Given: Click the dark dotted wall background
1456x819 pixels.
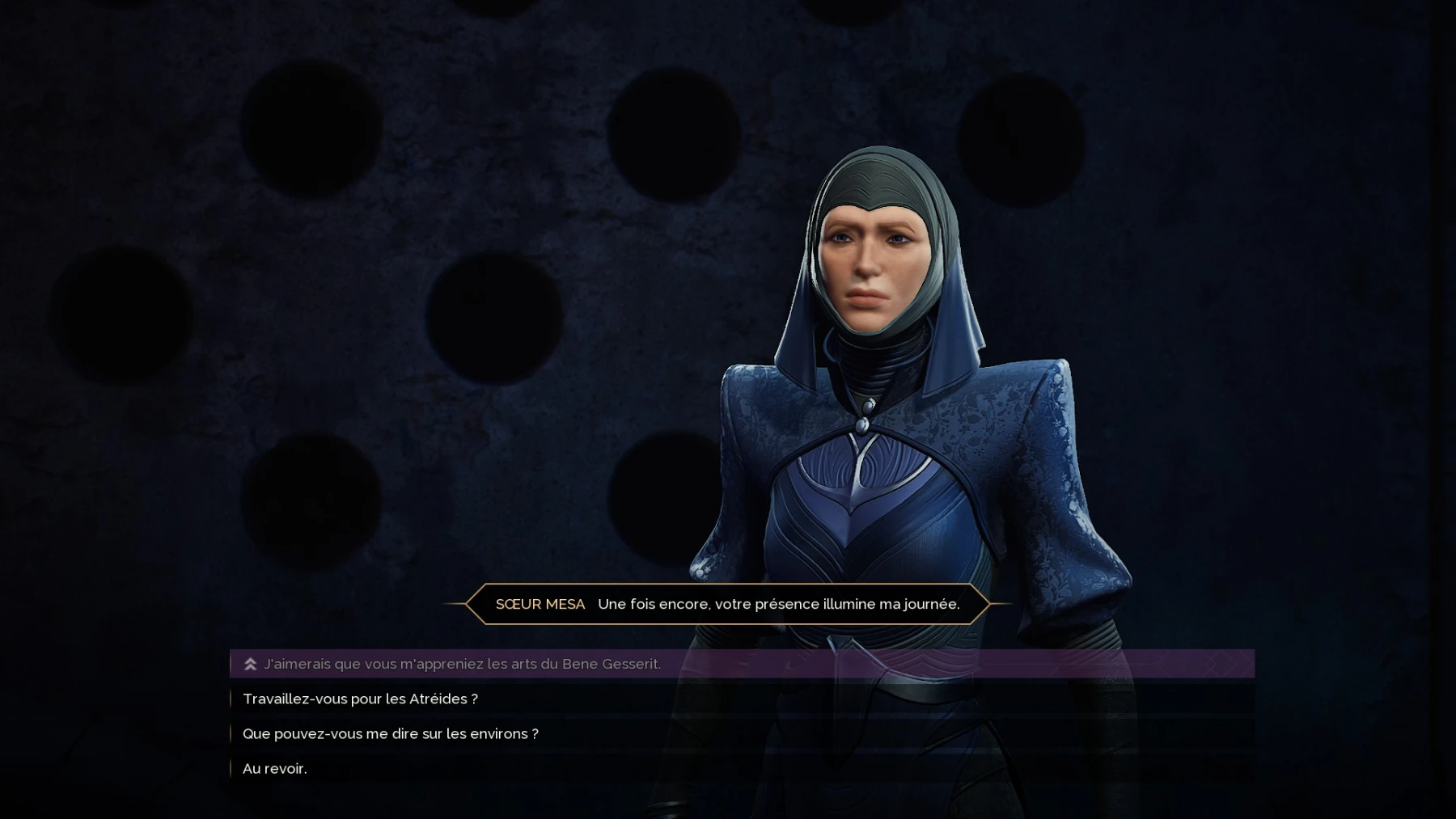Looking at the screenshot, I should click(x=324, y=323).
